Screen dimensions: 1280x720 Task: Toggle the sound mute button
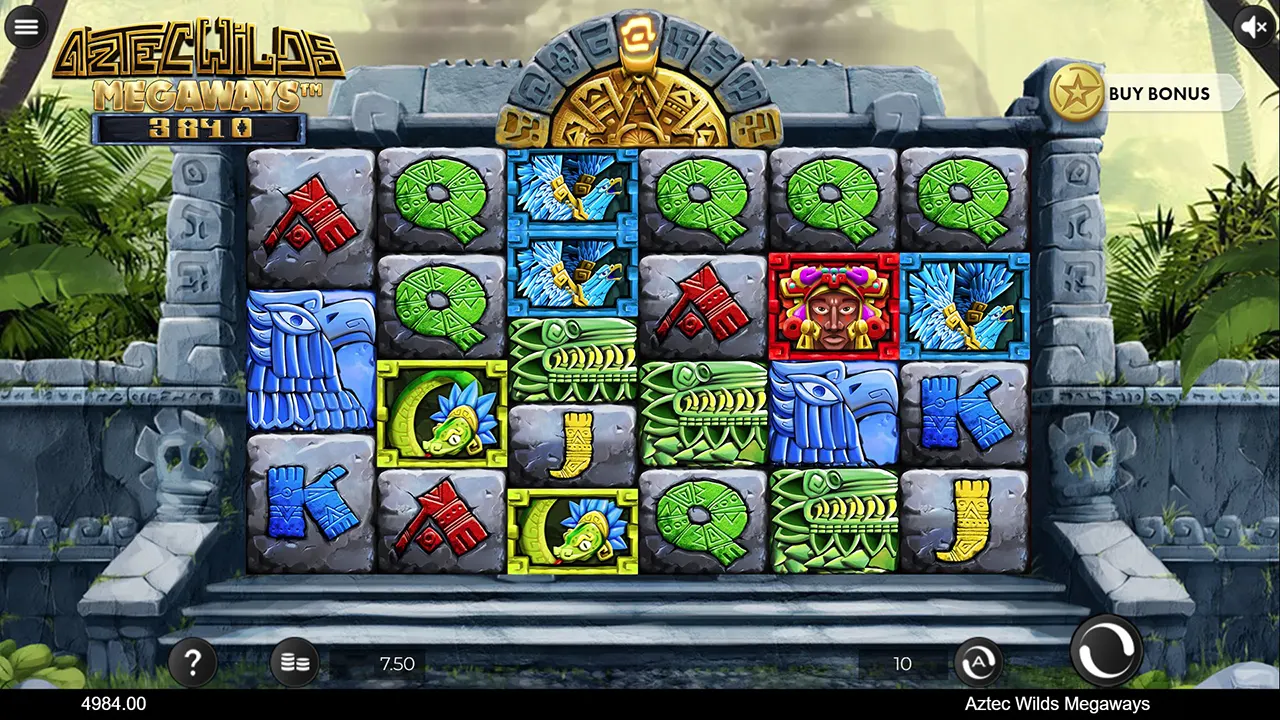coord(1254,27)
